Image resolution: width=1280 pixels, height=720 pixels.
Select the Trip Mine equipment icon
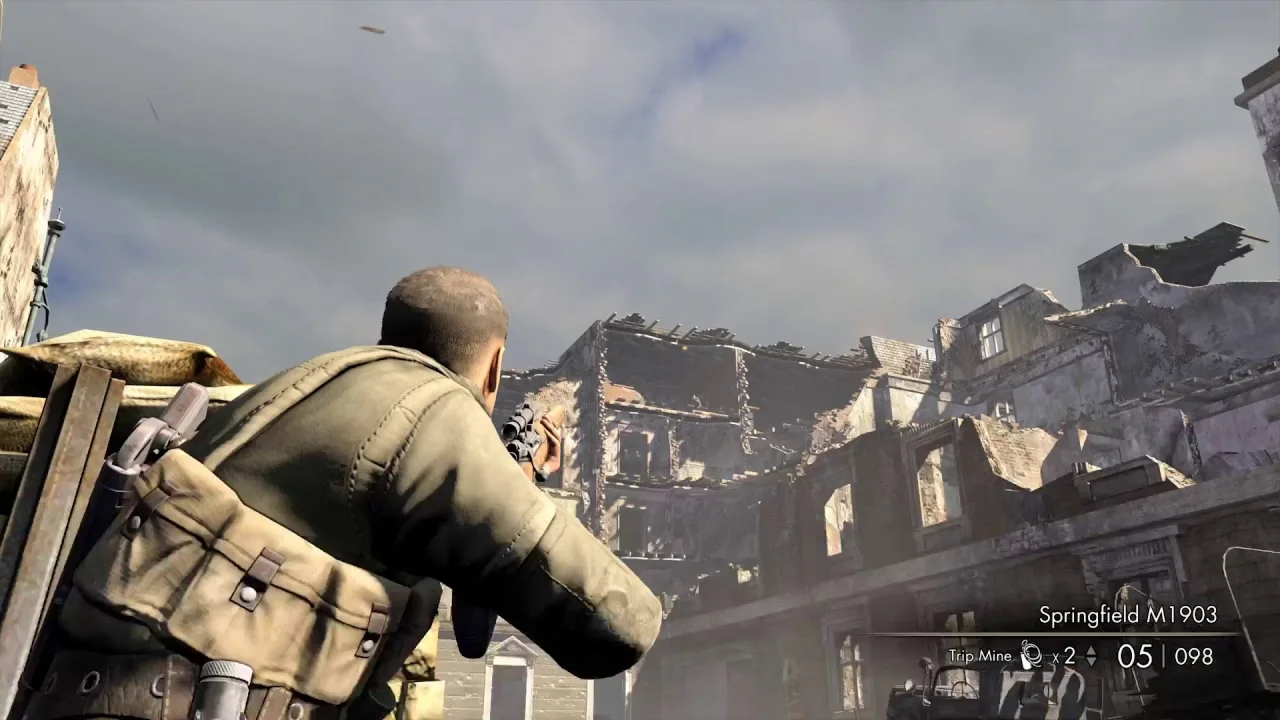point(1030,655)
